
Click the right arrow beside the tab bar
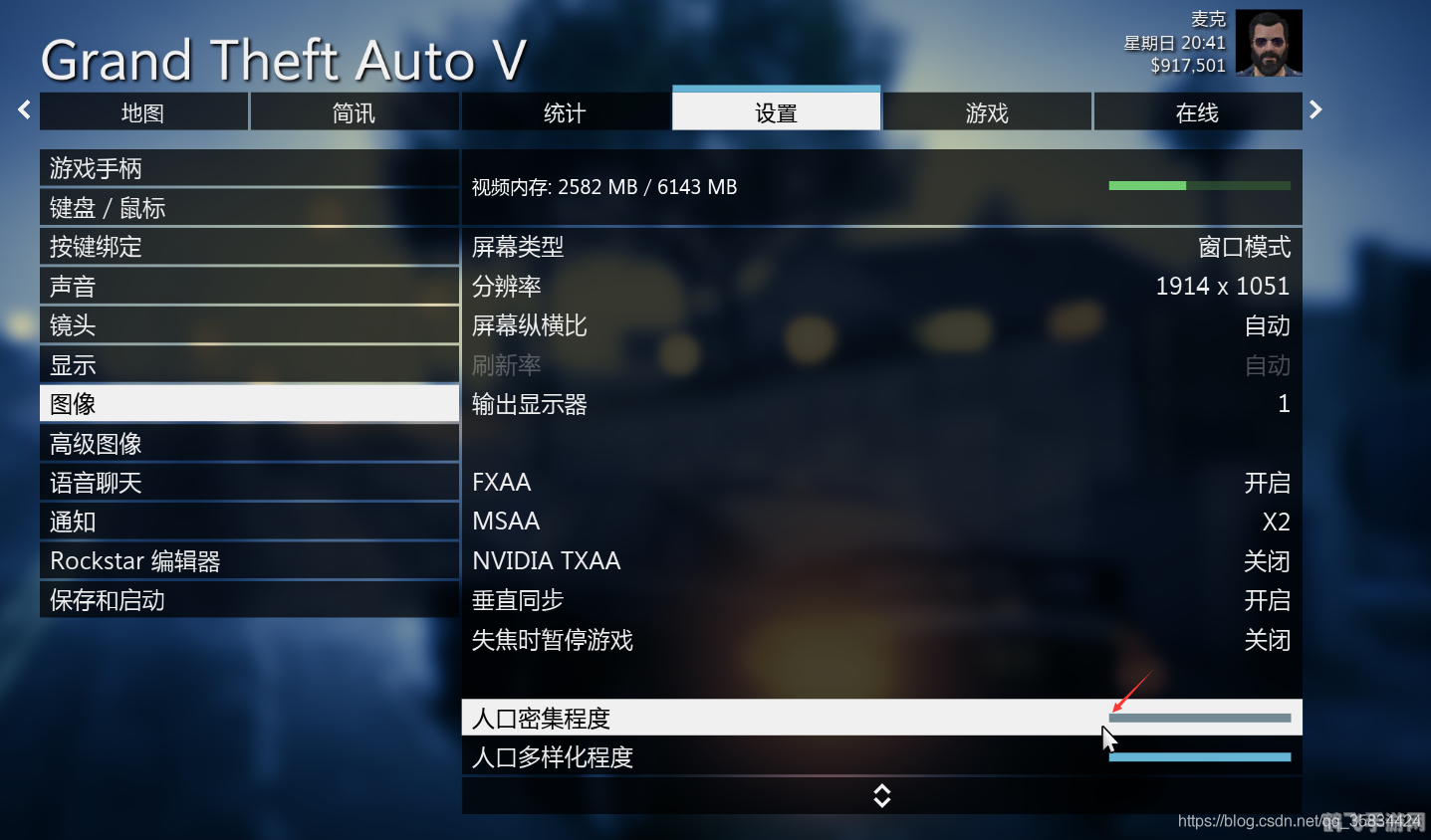pos(1314,109)
